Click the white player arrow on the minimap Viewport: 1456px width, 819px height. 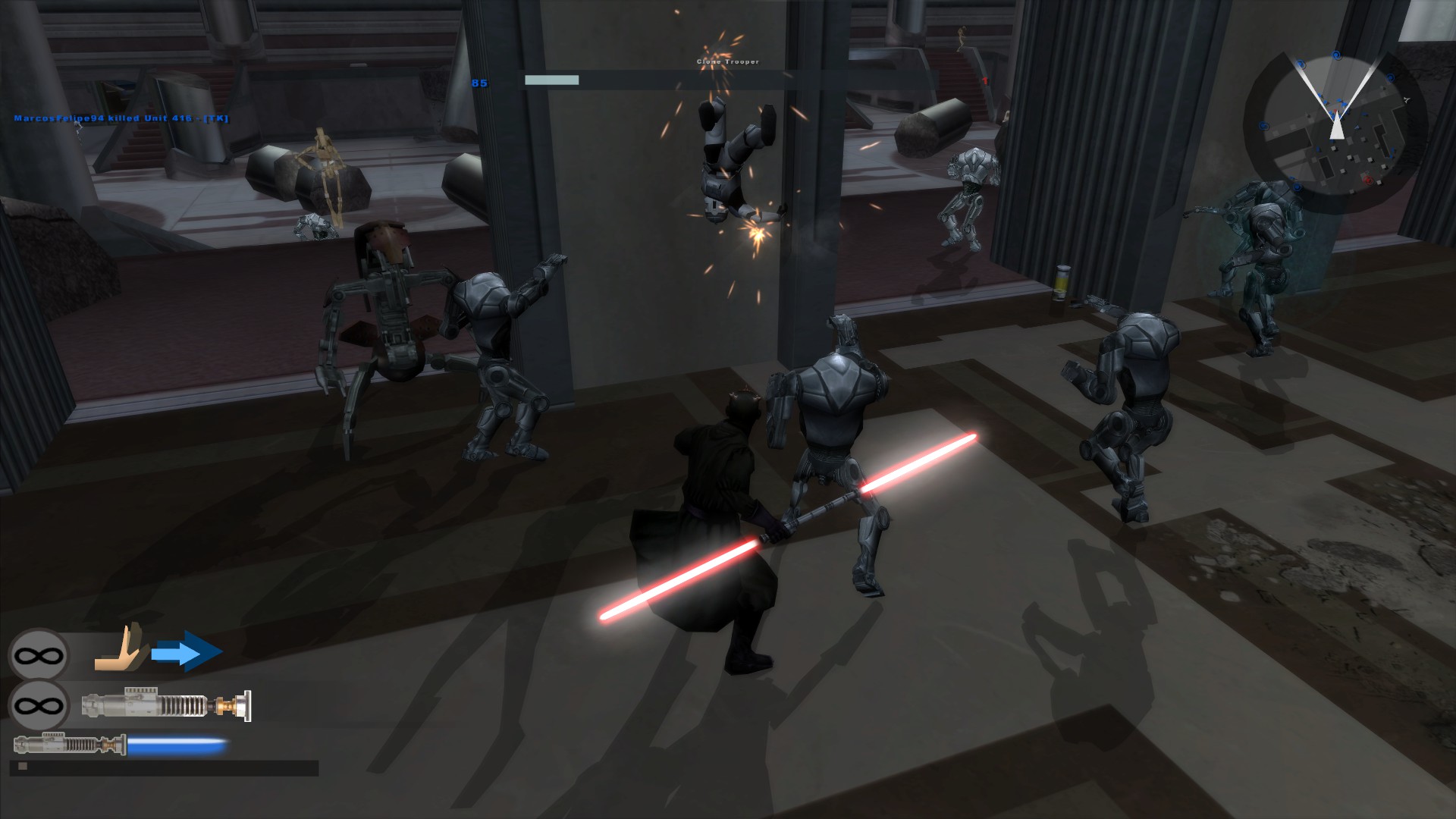click(1337, 127)
